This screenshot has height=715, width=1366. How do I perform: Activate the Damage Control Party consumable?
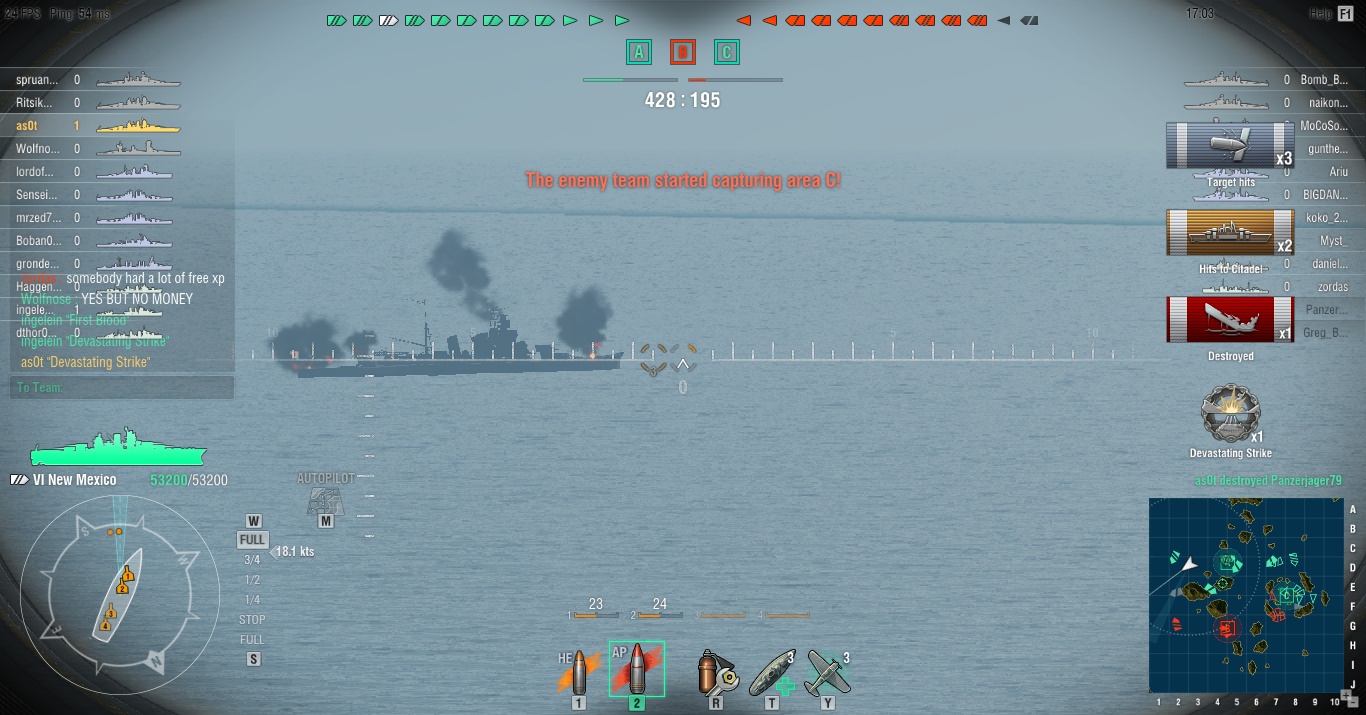pyautogui.click(x=716, y=672)
